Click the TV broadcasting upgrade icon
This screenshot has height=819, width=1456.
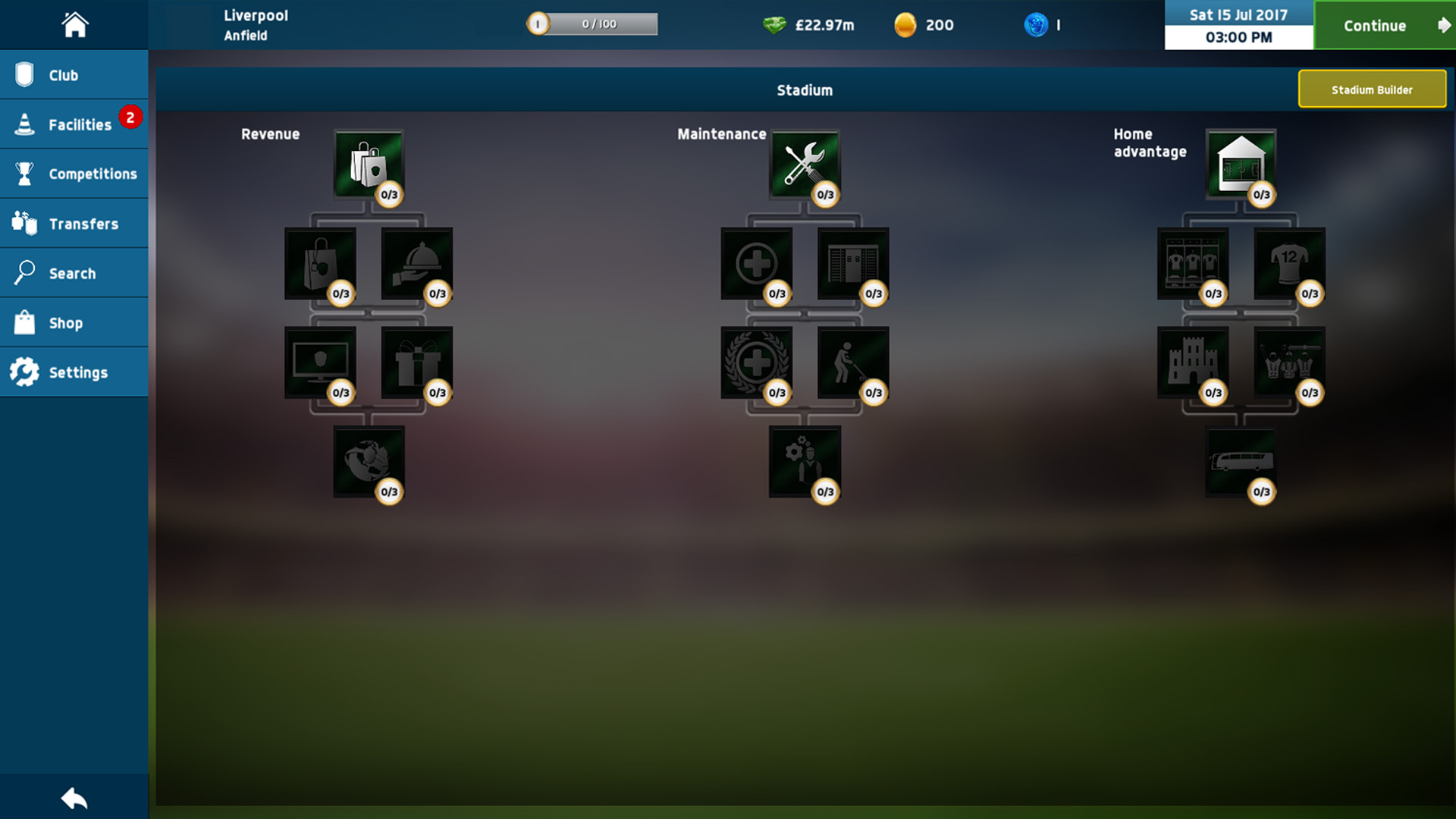[x=319, y=362]
